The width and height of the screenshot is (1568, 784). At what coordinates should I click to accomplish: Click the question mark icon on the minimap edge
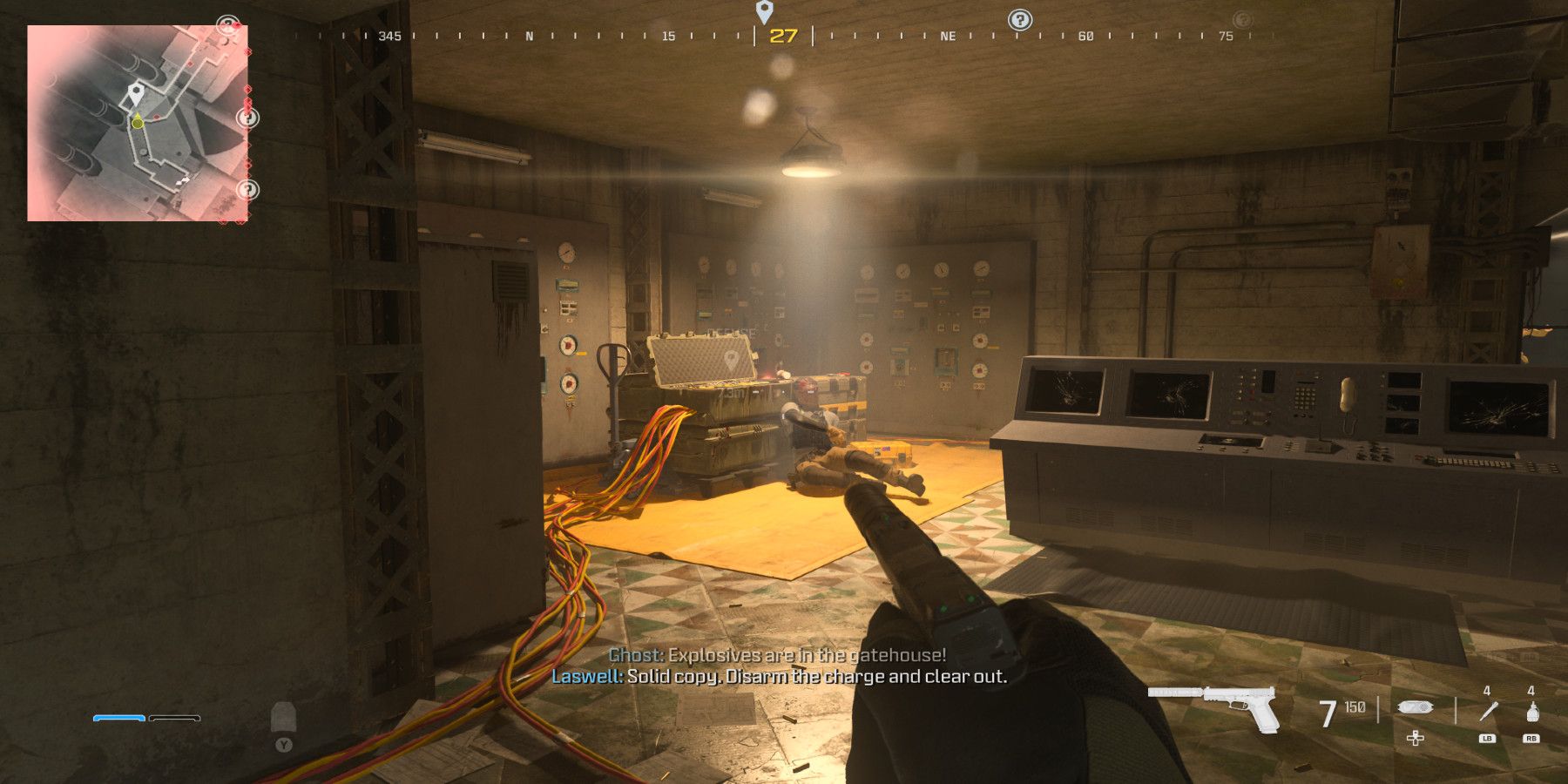coord(249,117)
